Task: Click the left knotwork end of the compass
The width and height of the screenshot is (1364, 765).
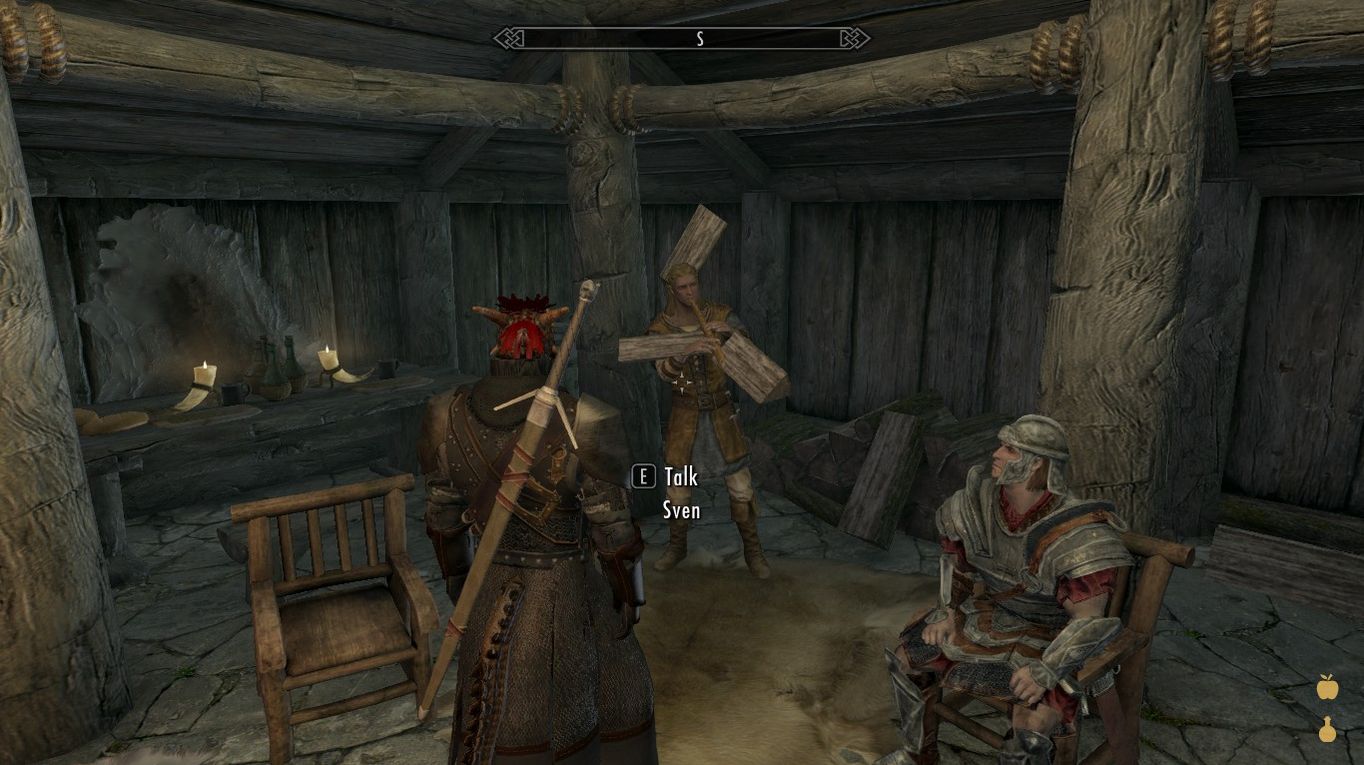Action: pyautogui.click(x=508, y=38)
